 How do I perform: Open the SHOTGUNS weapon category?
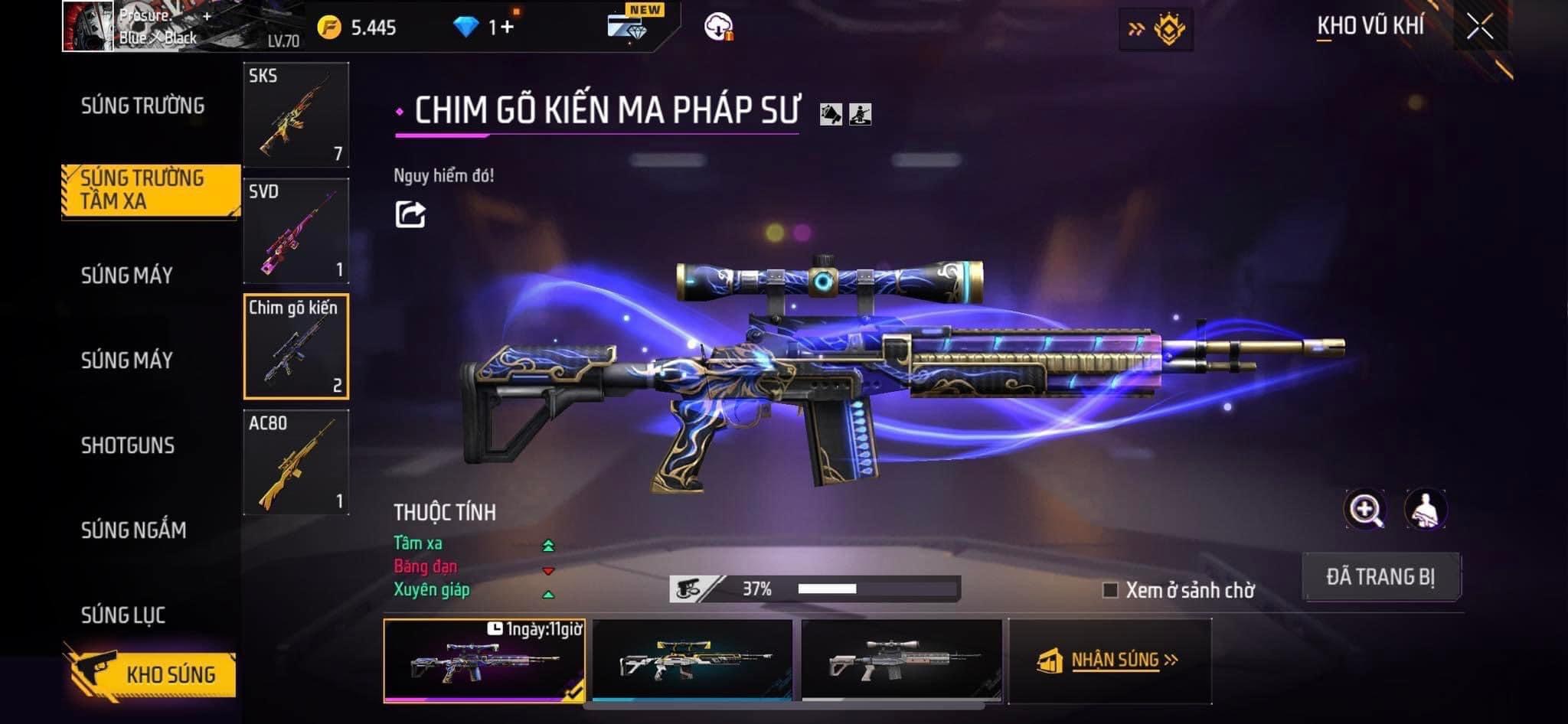[x=128, y=445]
